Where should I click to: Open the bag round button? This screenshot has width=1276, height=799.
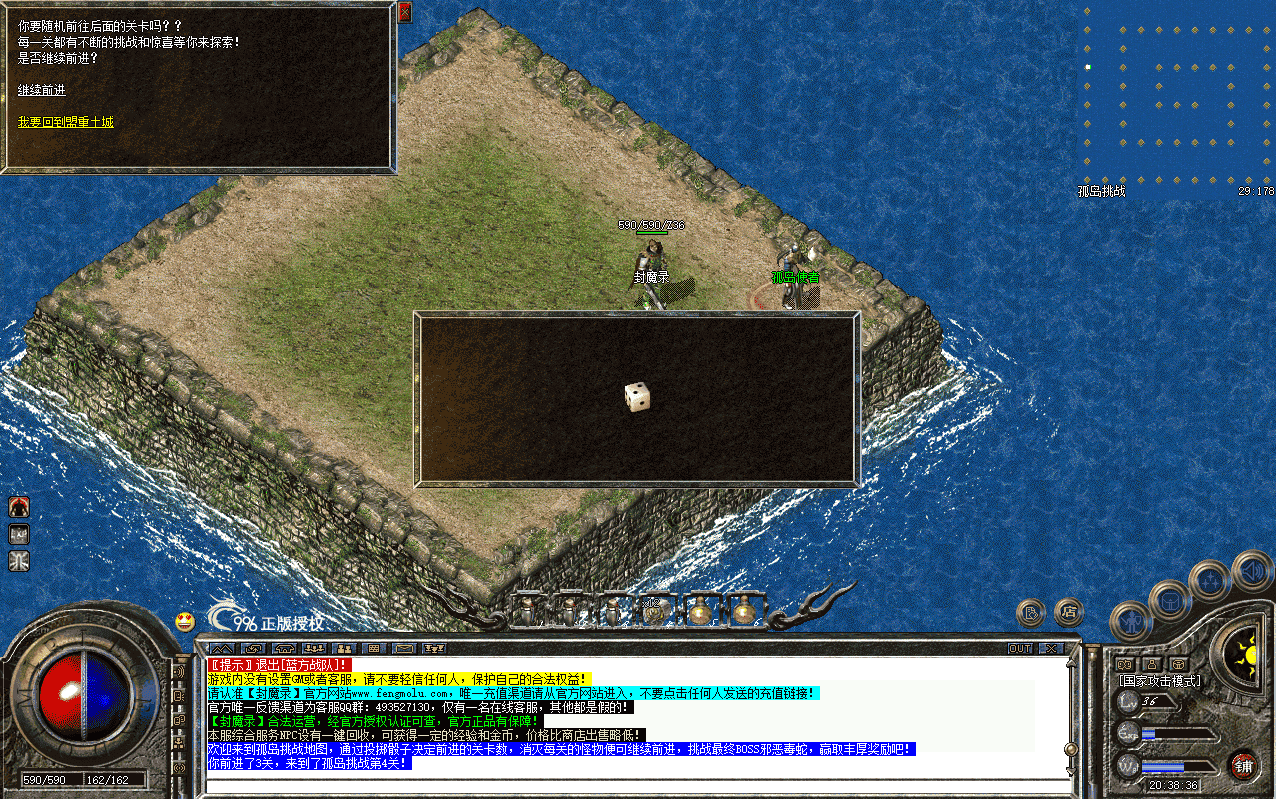1169,601
